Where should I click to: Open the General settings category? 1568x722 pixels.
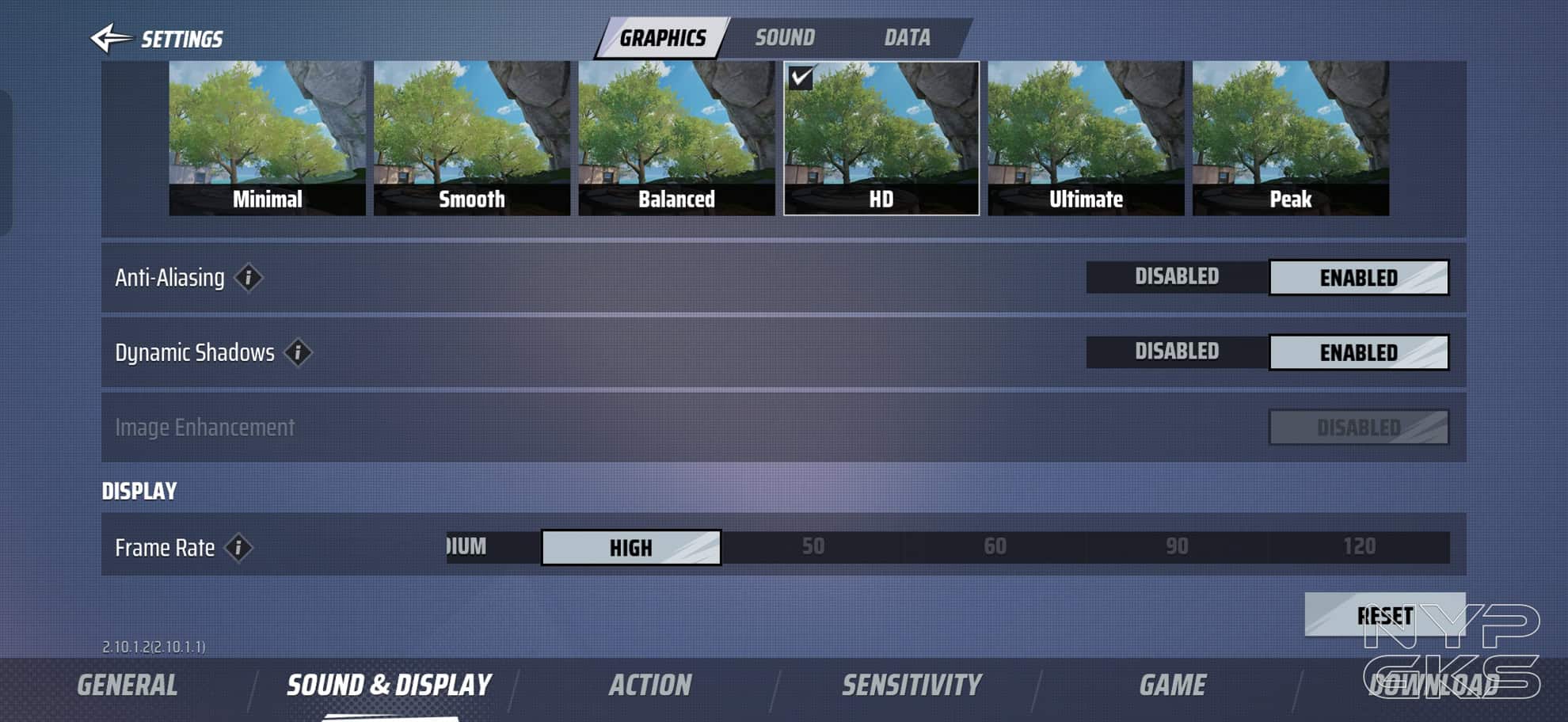click(x=127, y=686)
